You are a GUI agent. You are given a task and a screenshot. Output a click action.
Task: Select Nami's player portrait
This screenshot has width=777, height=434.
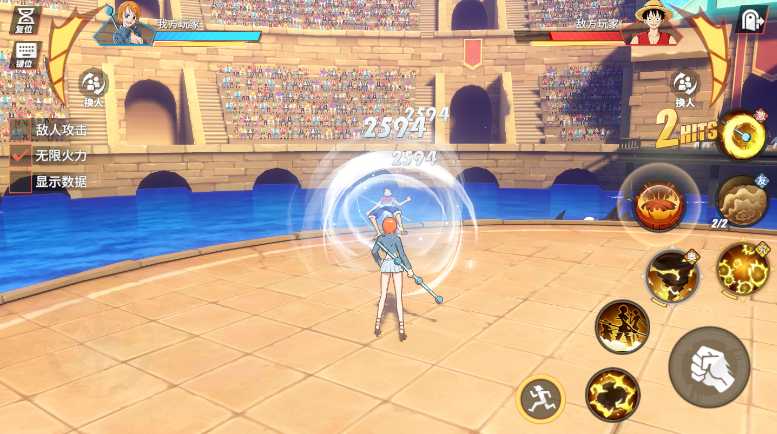coord(125,23)
